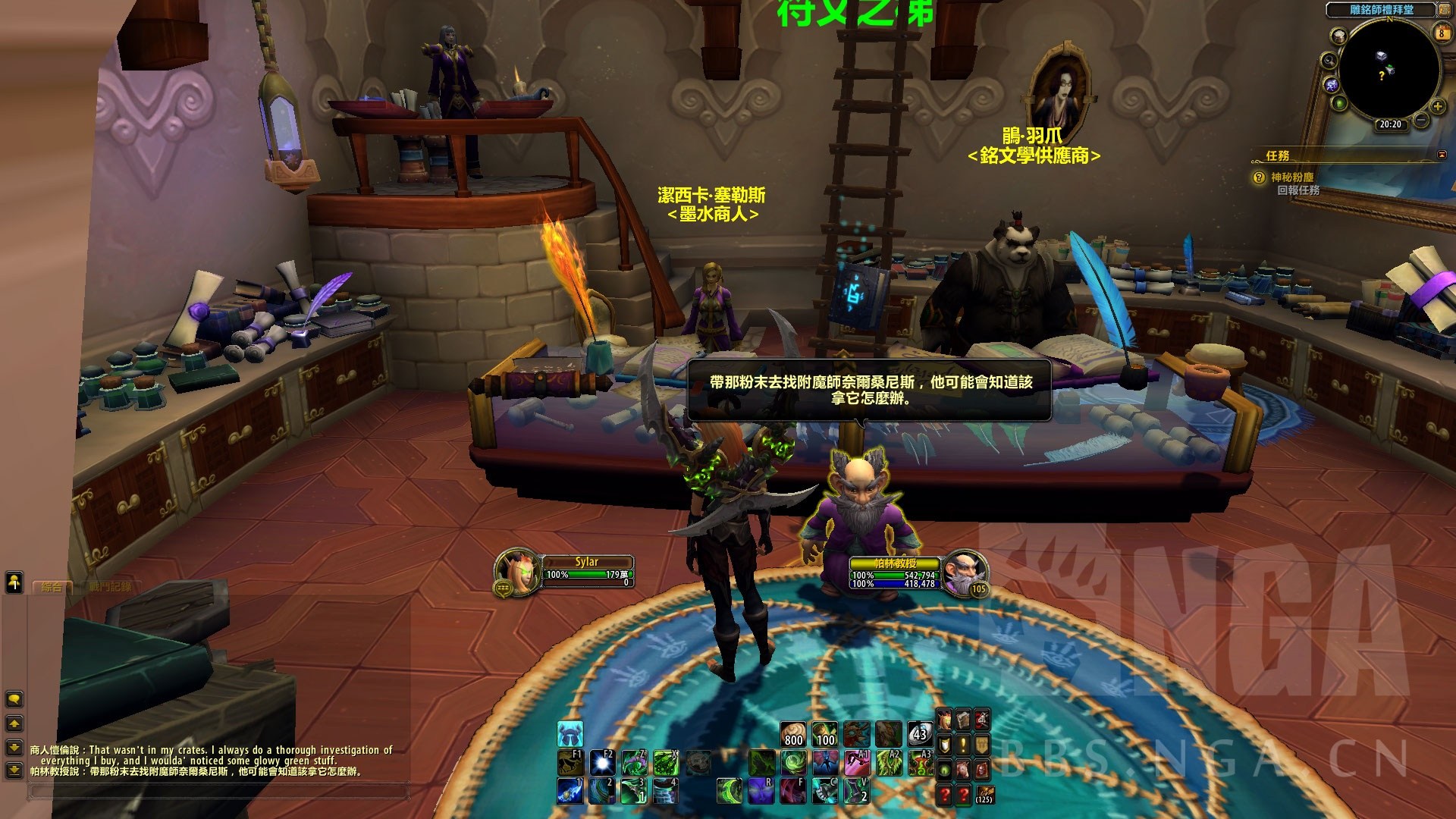Open the social friends button

(x=14, y=582)
